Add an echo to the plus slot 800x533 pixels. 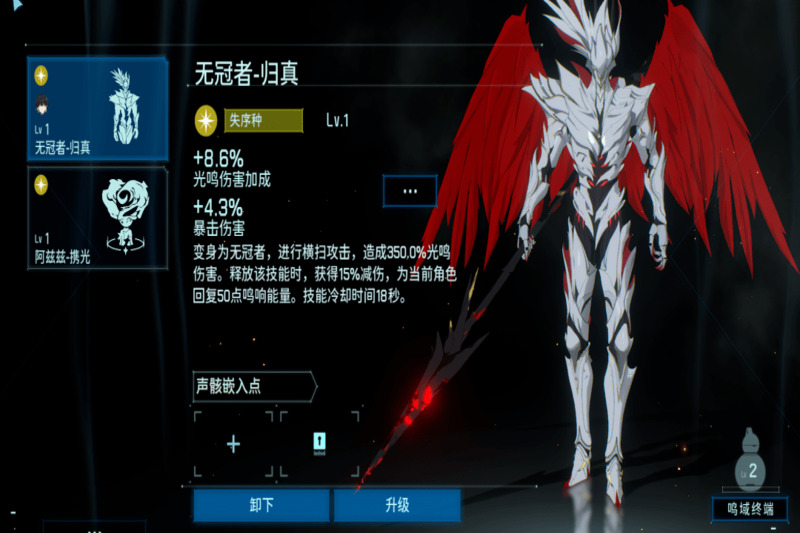(x=233, y=445)
